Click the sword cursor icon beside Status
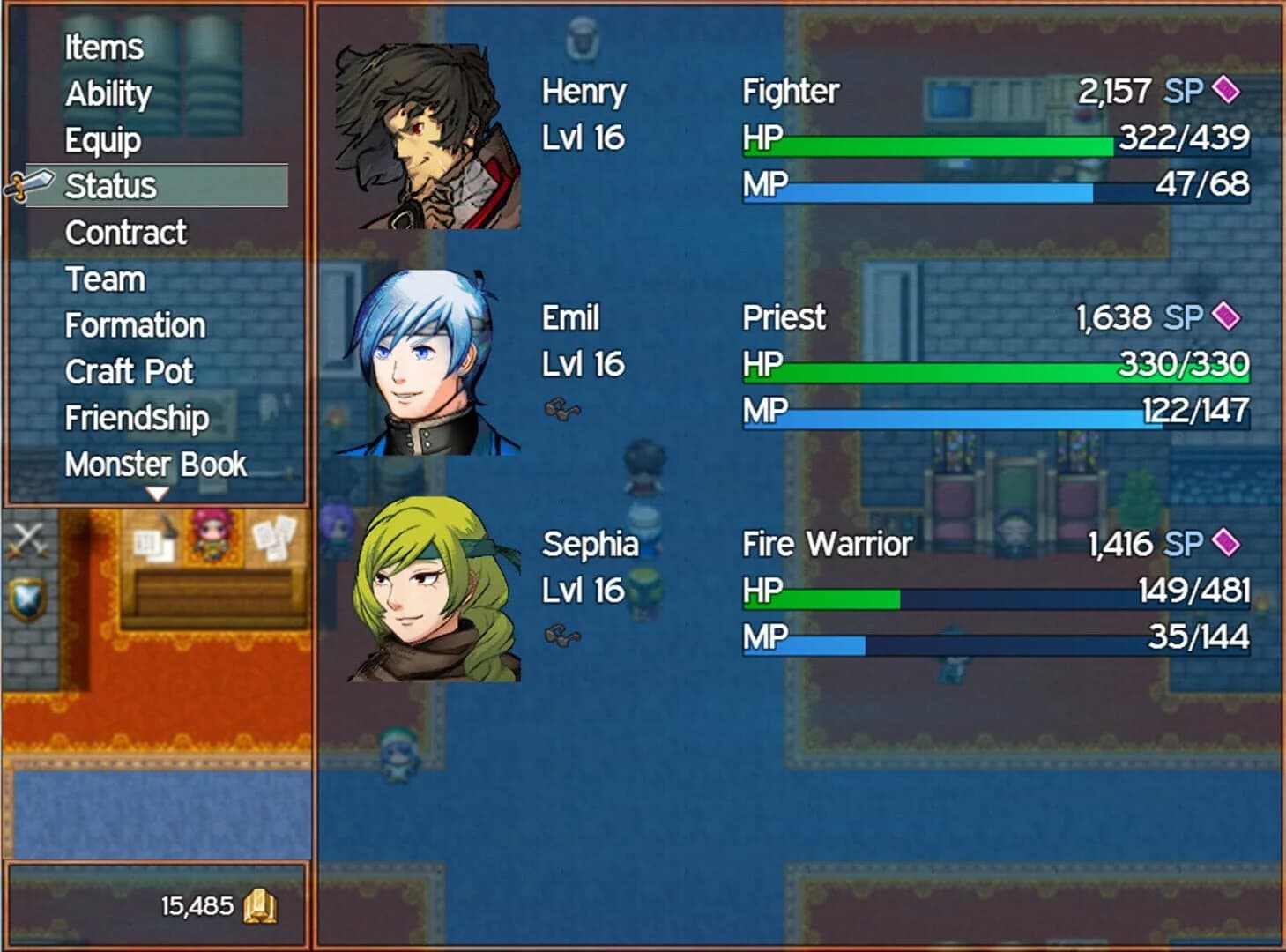This screenshot has height=952, width=1286. tap(28, 185)
